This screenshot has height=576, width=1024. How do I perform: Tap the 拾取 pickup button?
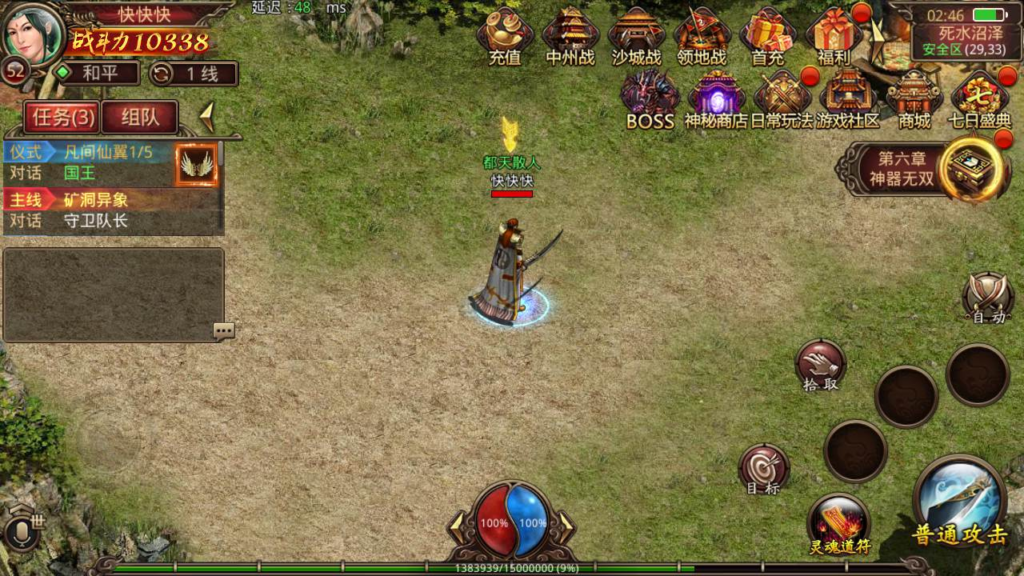[x=820, y=366]
